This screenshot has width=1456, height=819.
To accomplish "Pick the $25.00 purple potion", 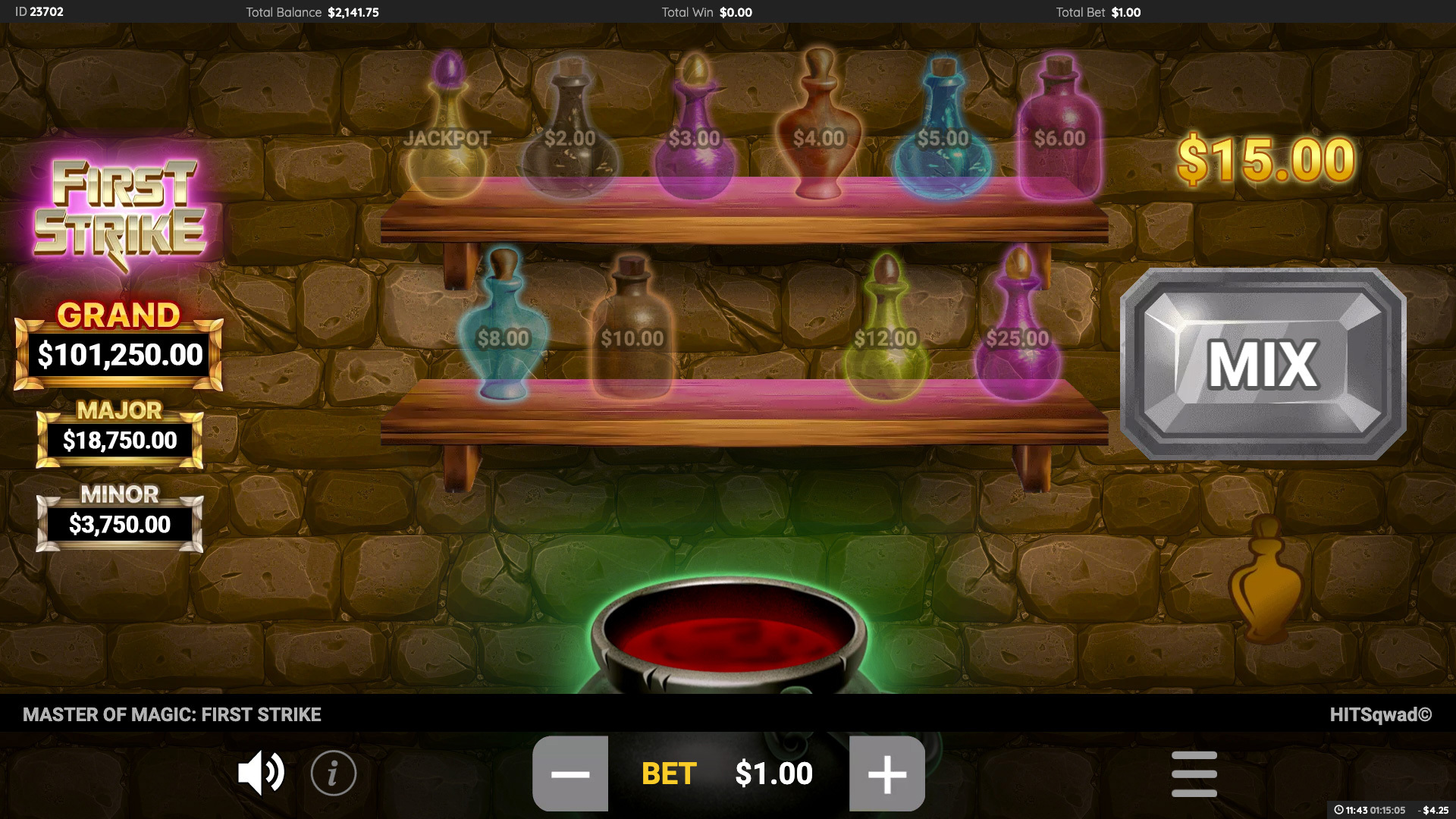I will [1018, 334].
